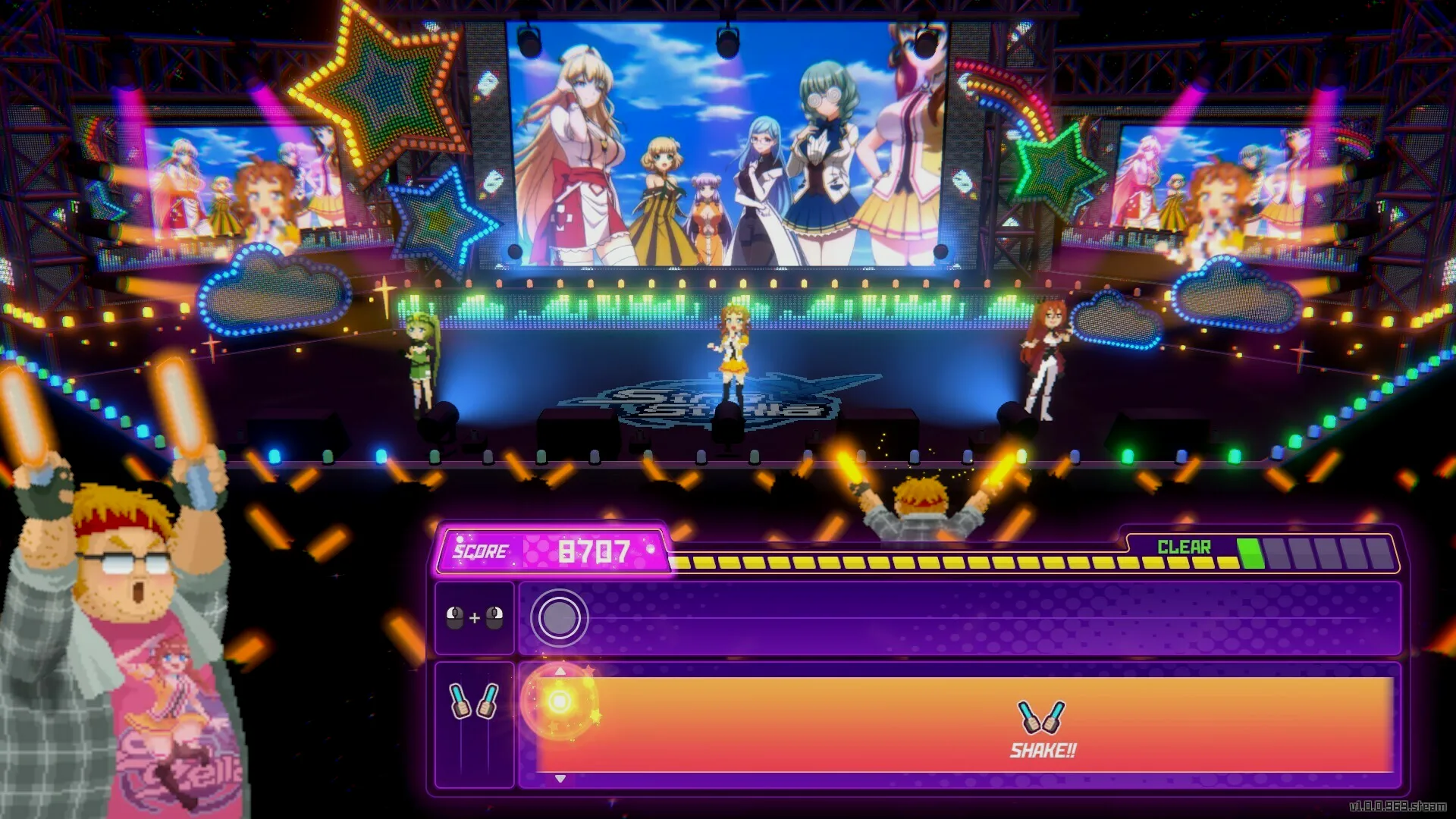Expand the shake lane with the up arrow

(559, 670)
